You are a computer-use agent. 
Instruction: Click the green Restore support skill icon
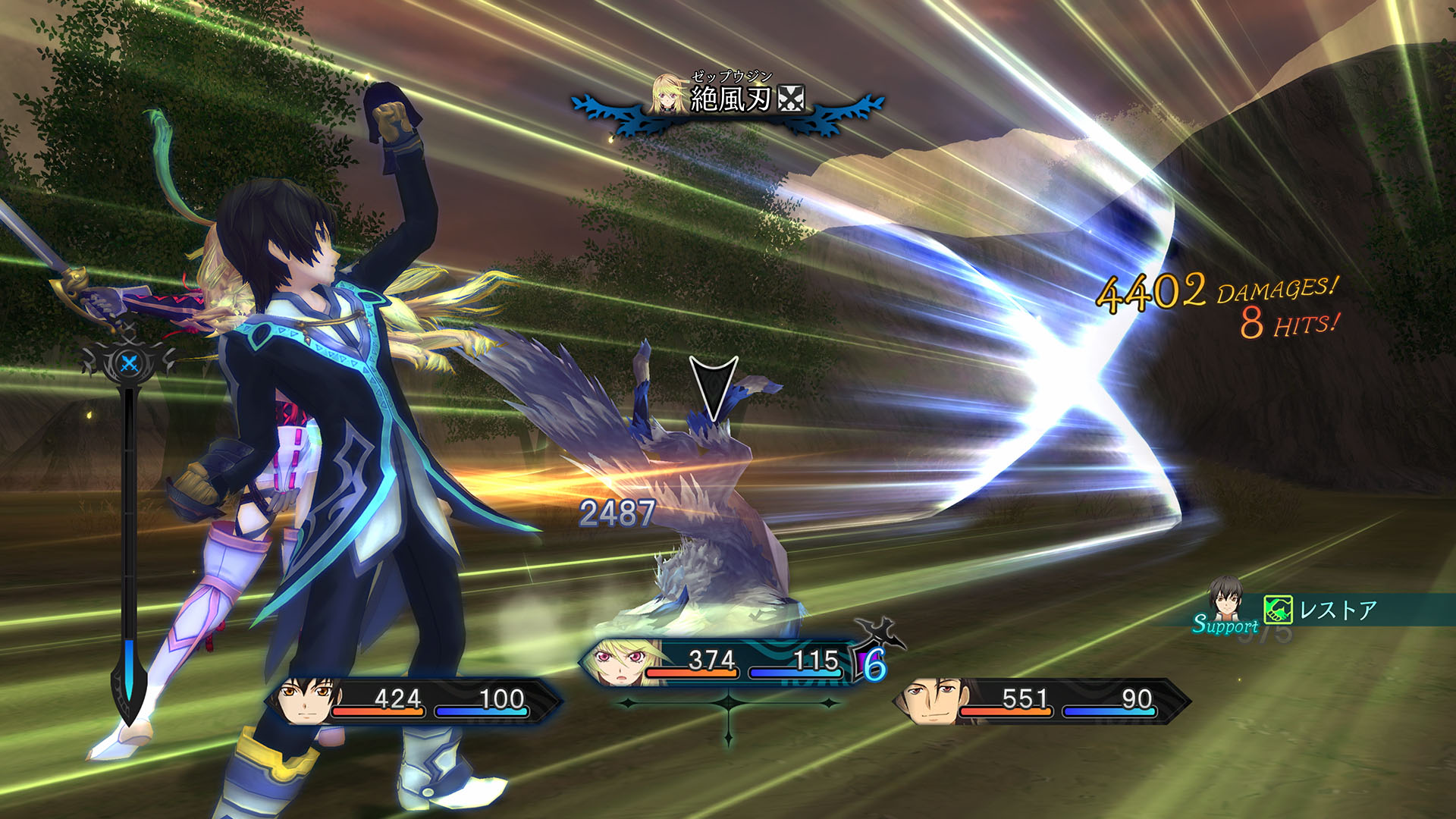click(x=1278, y=610)
